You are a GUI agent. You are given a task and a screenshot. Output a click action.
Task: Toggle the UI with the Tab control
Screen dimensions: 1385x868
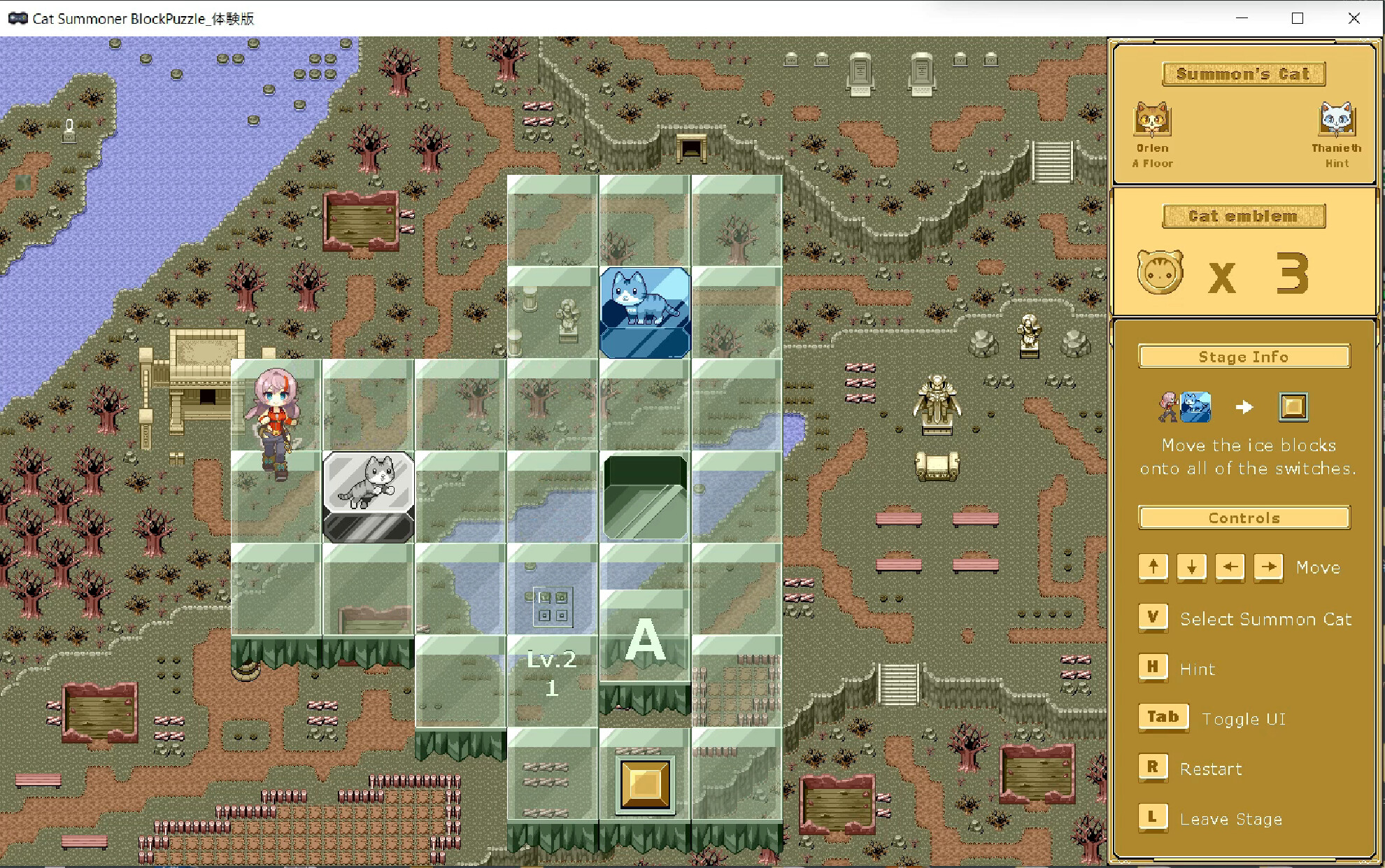coord(1163,717)
